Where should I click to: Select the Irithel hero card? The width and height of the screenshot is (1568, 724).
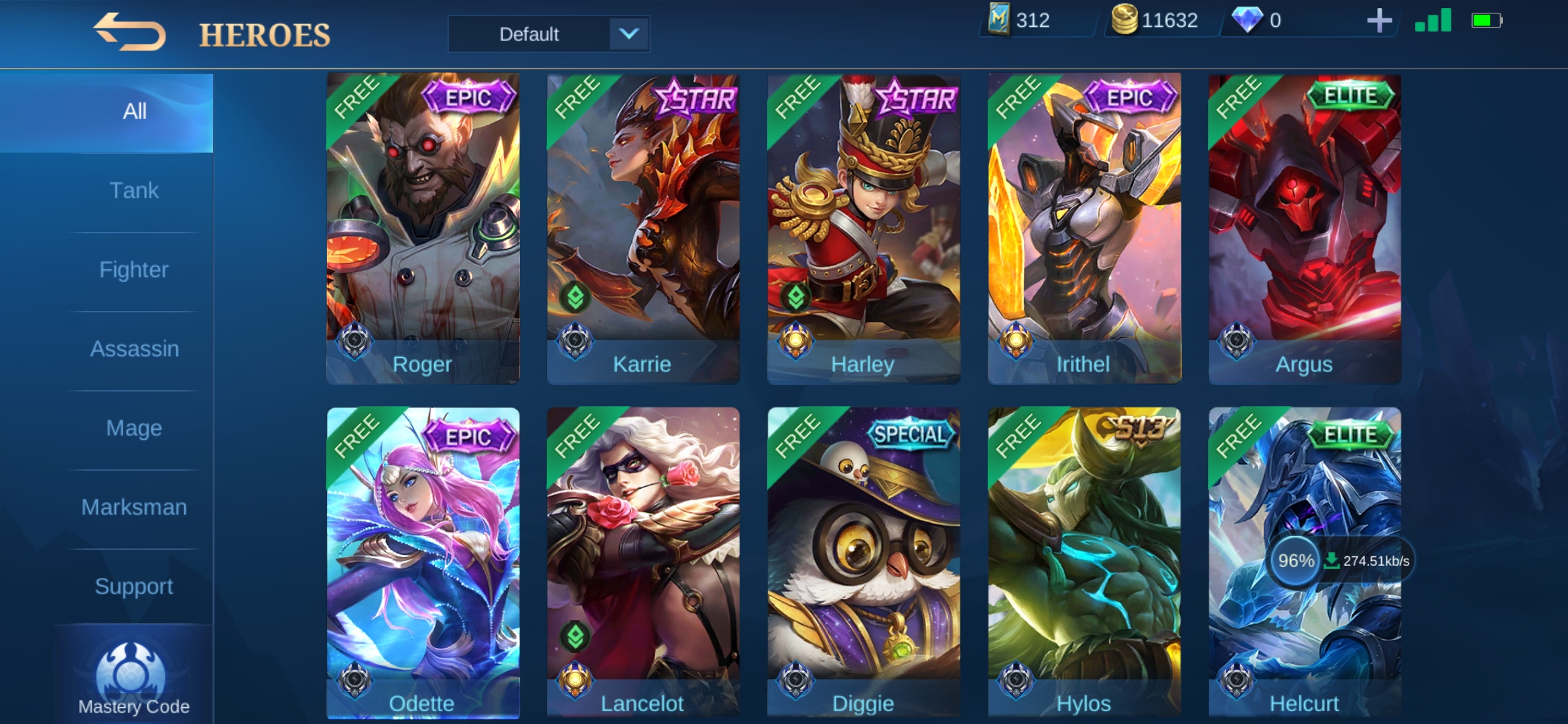click(x=1084, y=228)
